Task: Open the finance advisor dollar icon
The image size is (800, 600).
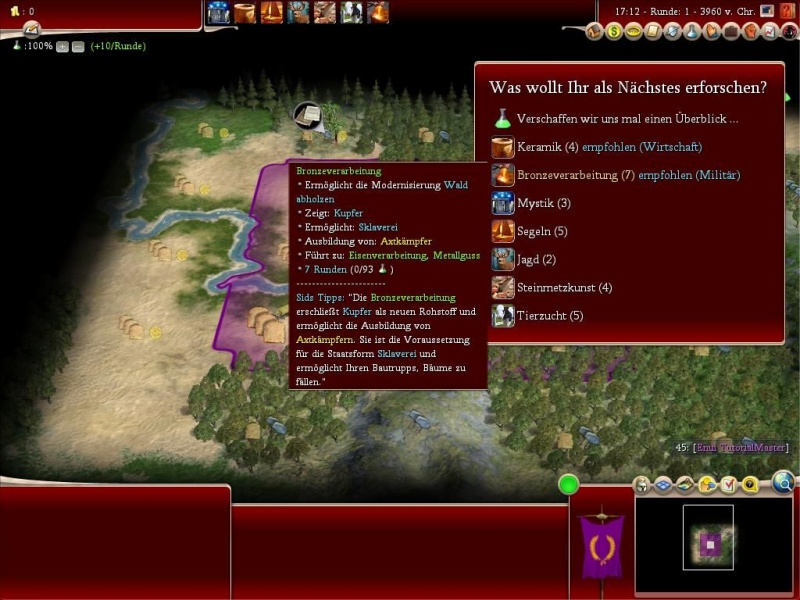Action: [614, 32]
